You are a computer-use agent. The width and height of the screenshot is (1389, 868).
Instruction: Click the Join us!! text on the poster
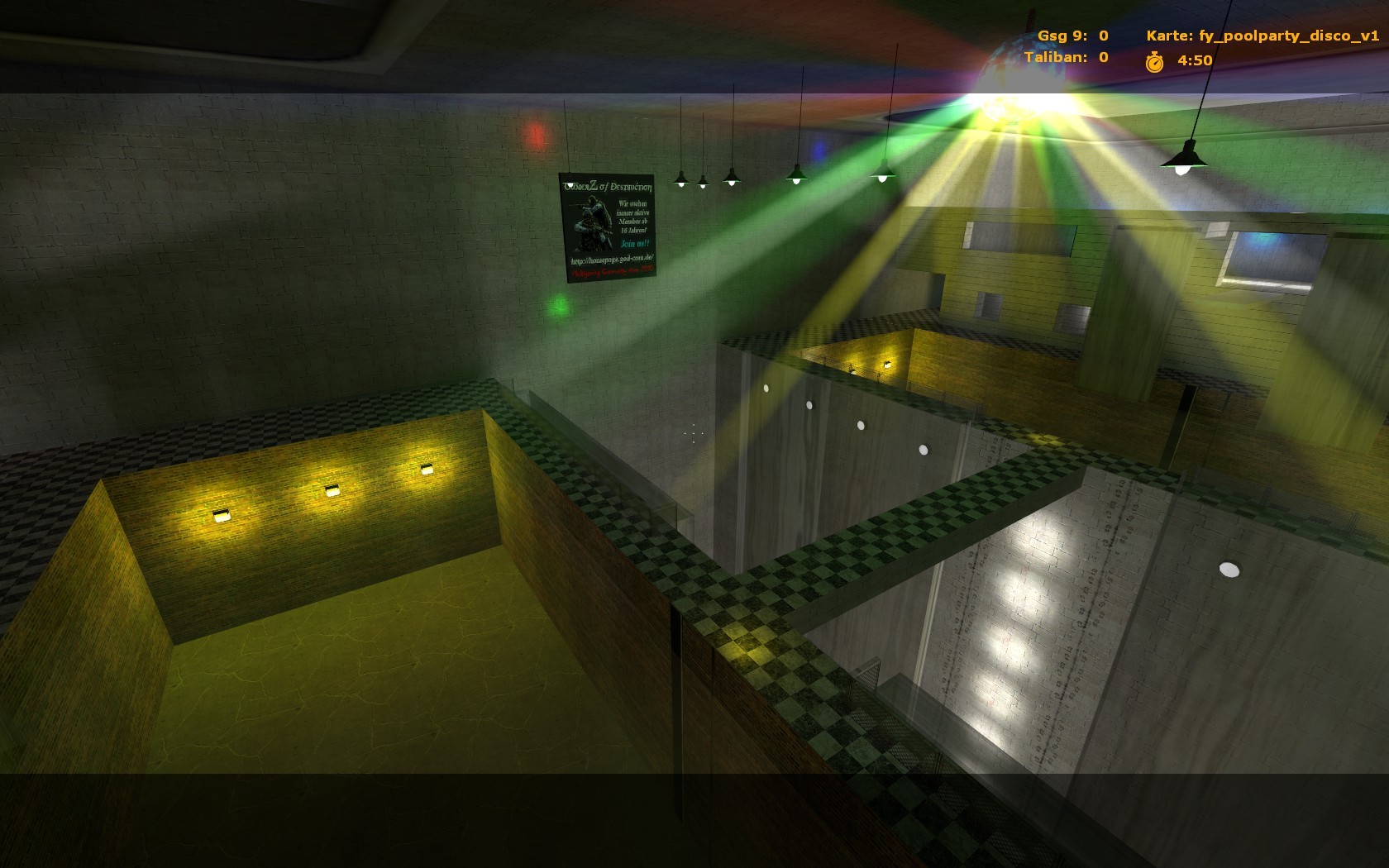635,243
